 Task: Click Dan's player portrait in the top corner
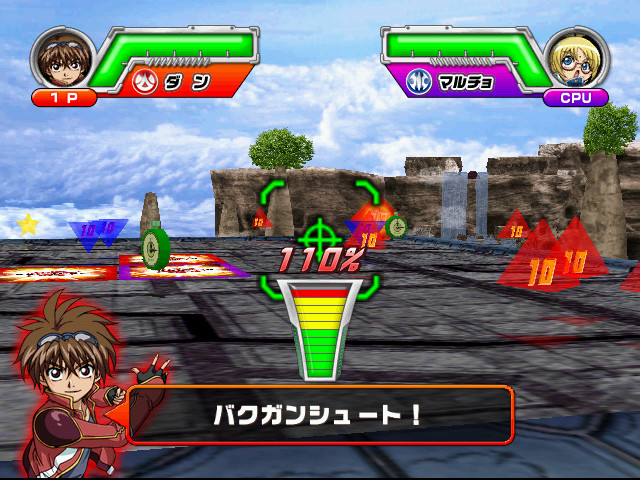pyautogui.click(x=62, y=58)
